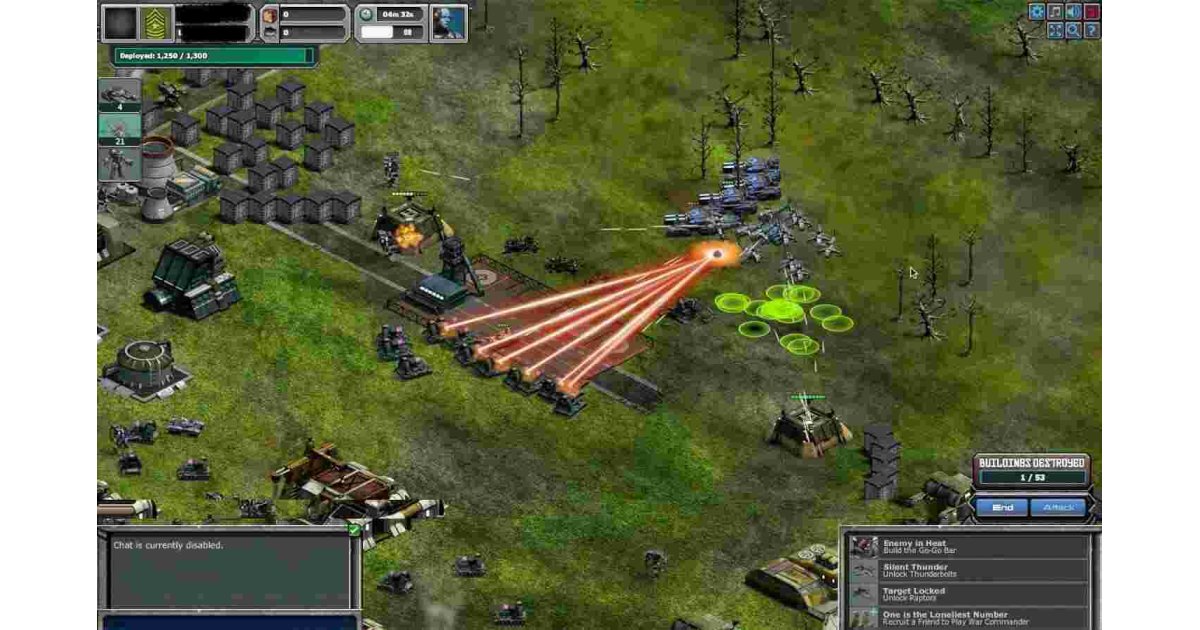
Task: Click the red square button
Action: click(1091, 12)
